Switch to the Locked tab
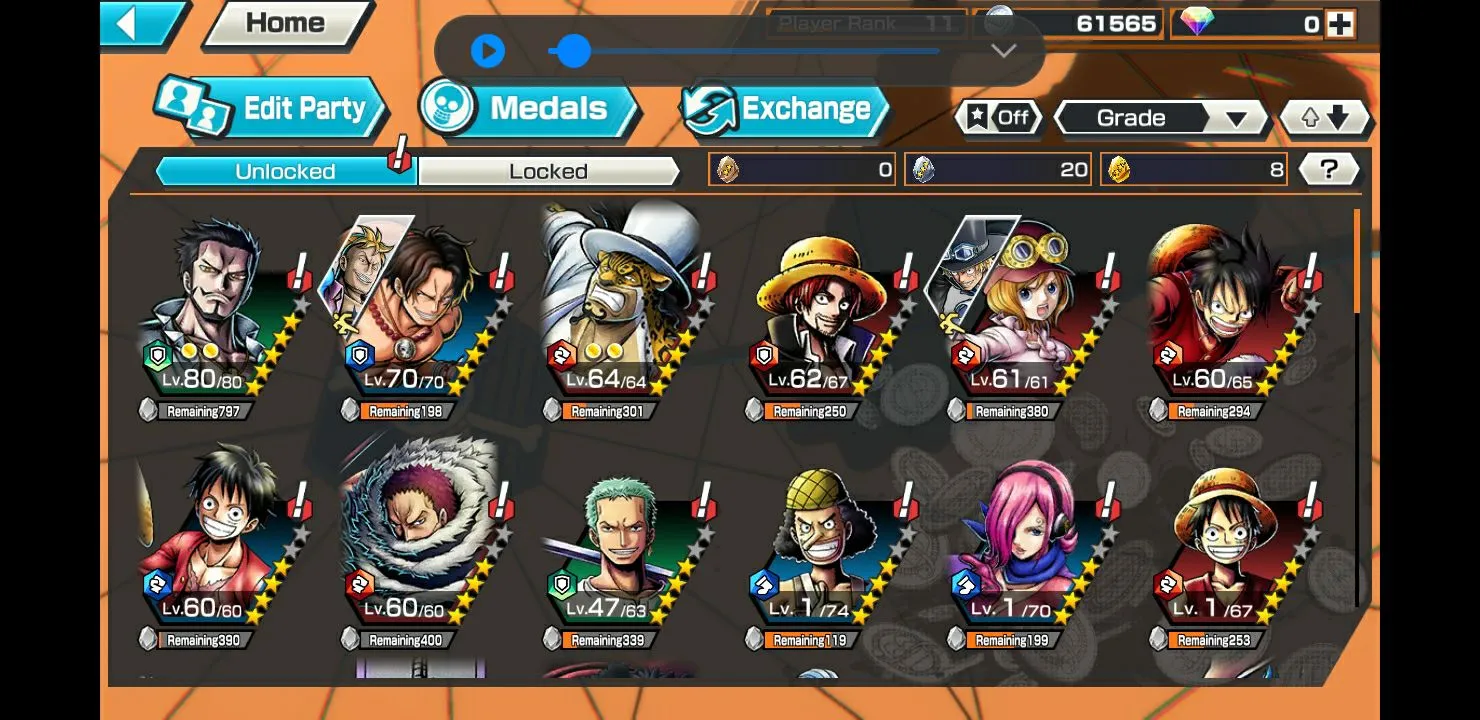Image resolution: width=1480 pixels, height=720 pixels. (x=548, y=171)
